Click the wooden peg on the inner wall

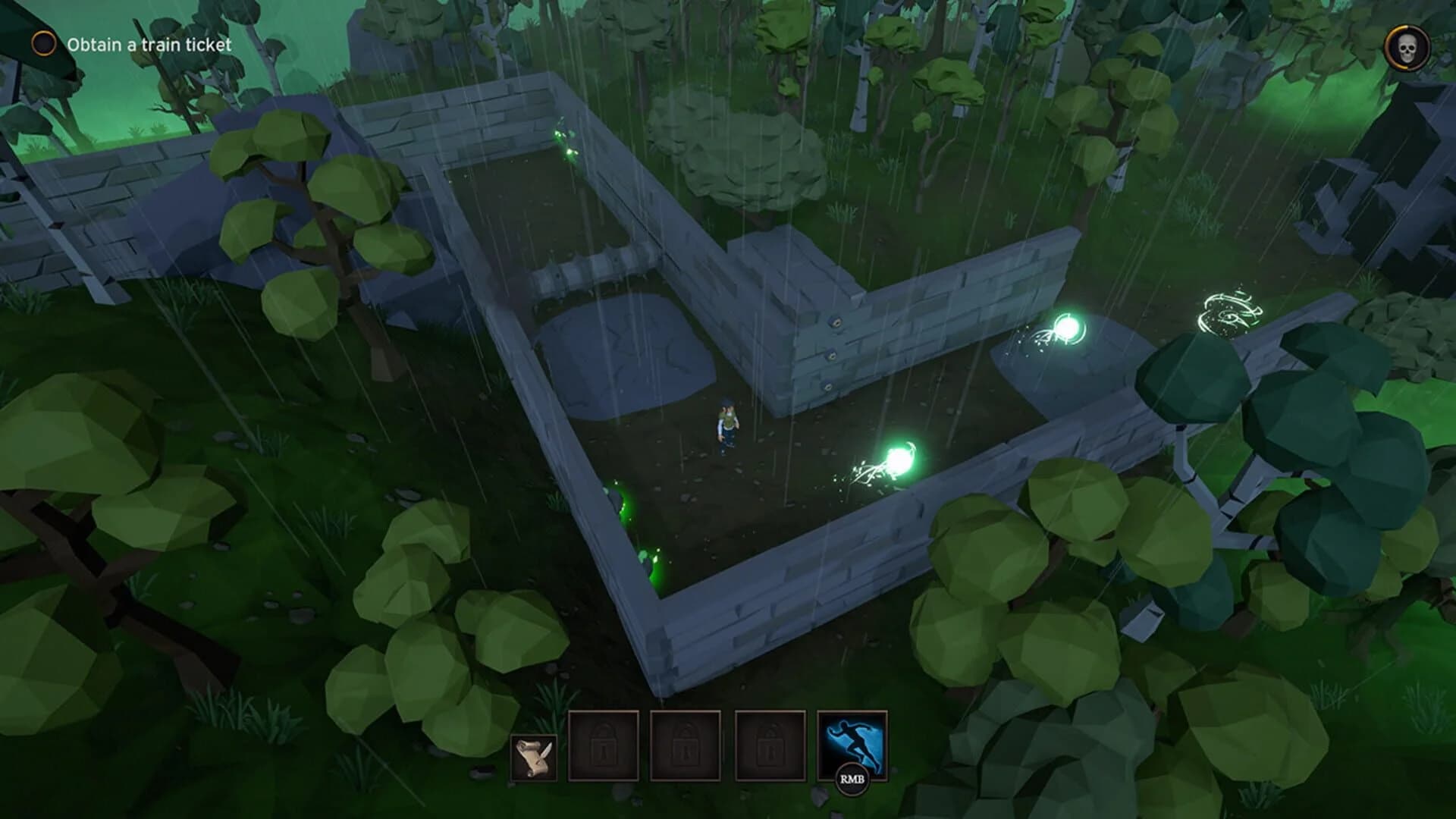[834, 322]
